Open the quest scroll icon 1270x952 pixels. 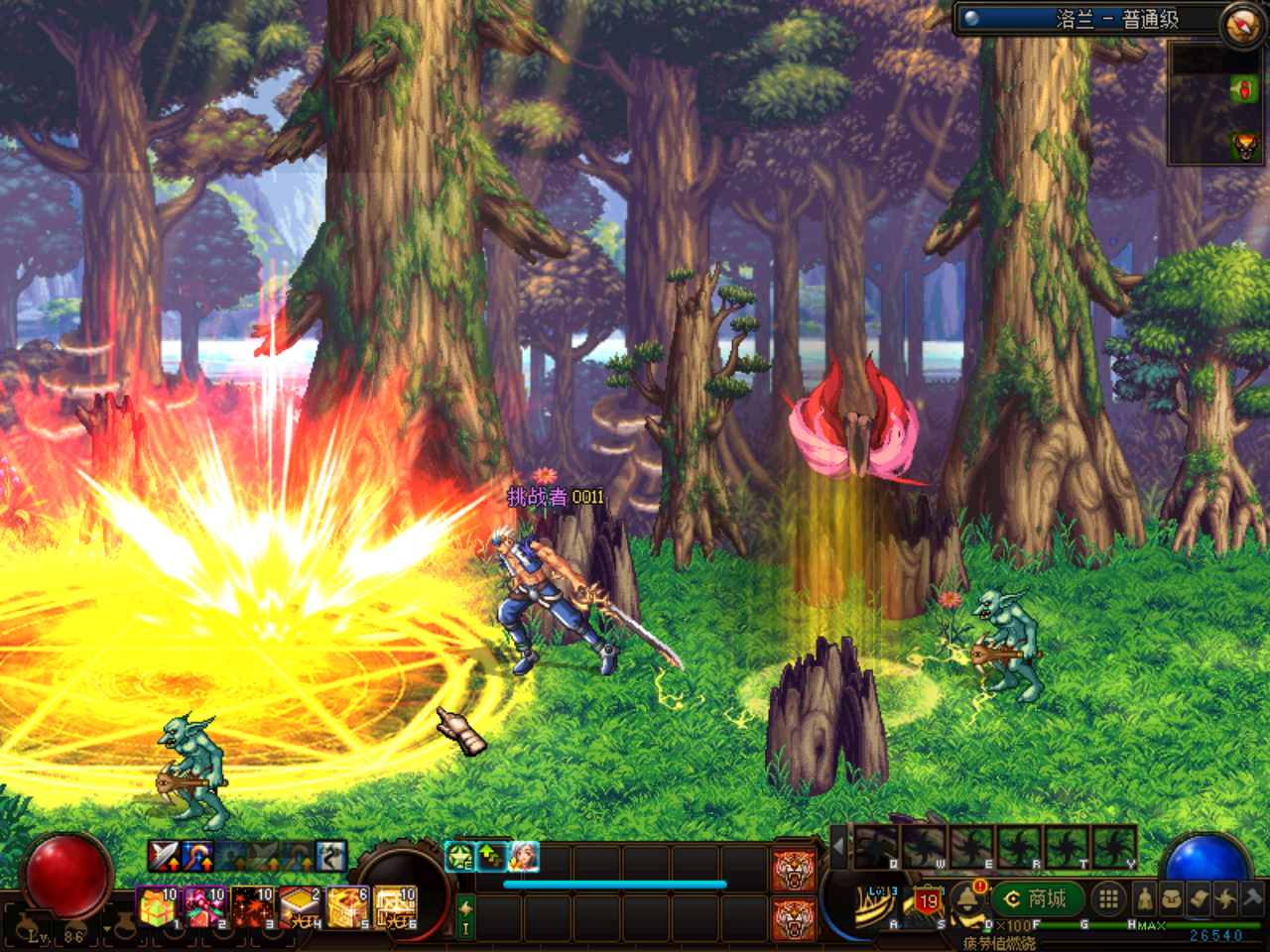pyautogui.click(x=1199, y=899)
